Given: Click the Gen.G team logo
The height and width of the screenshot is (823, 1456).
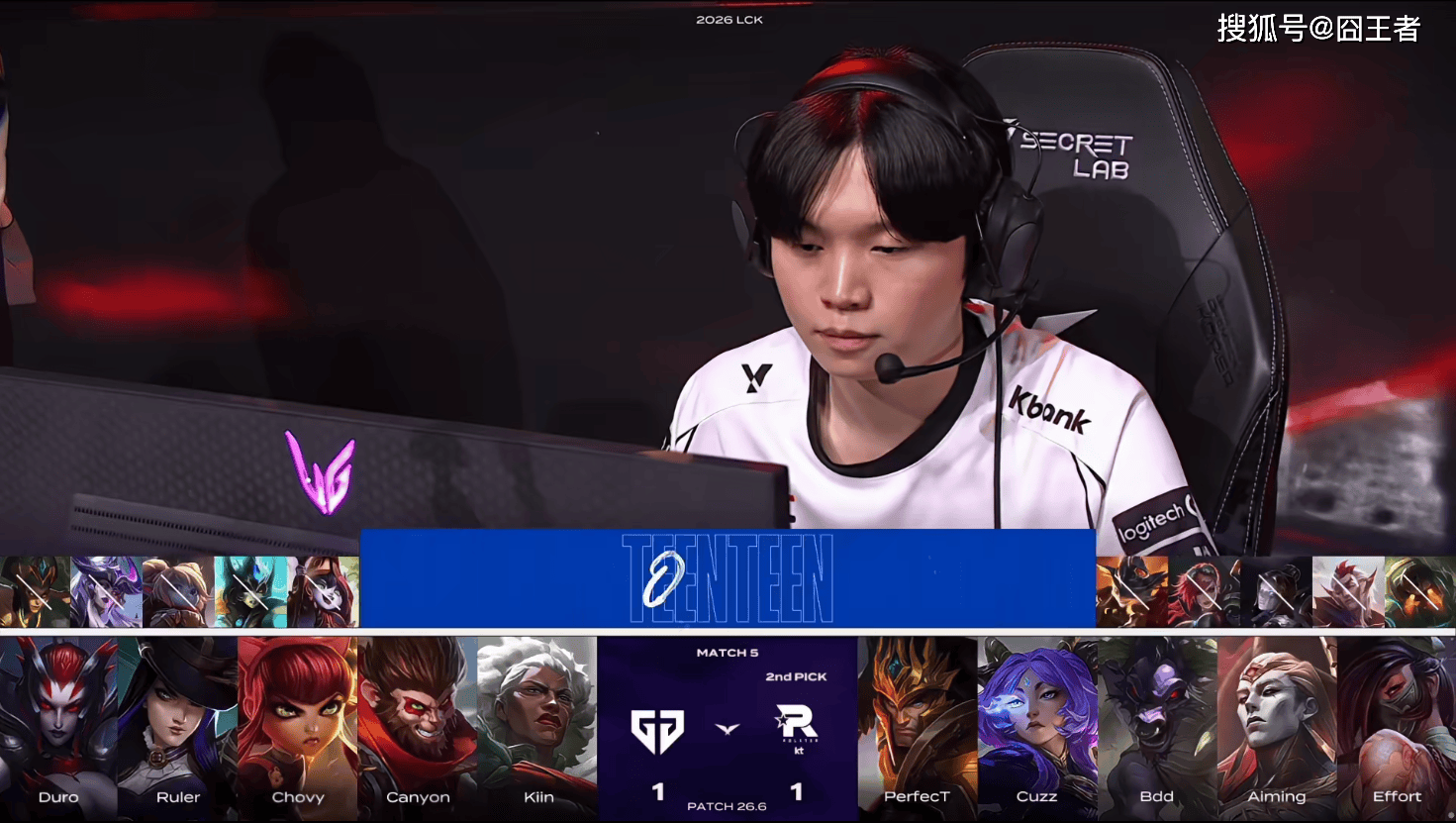Looking at the screenshot, I should tap(658, 731).
